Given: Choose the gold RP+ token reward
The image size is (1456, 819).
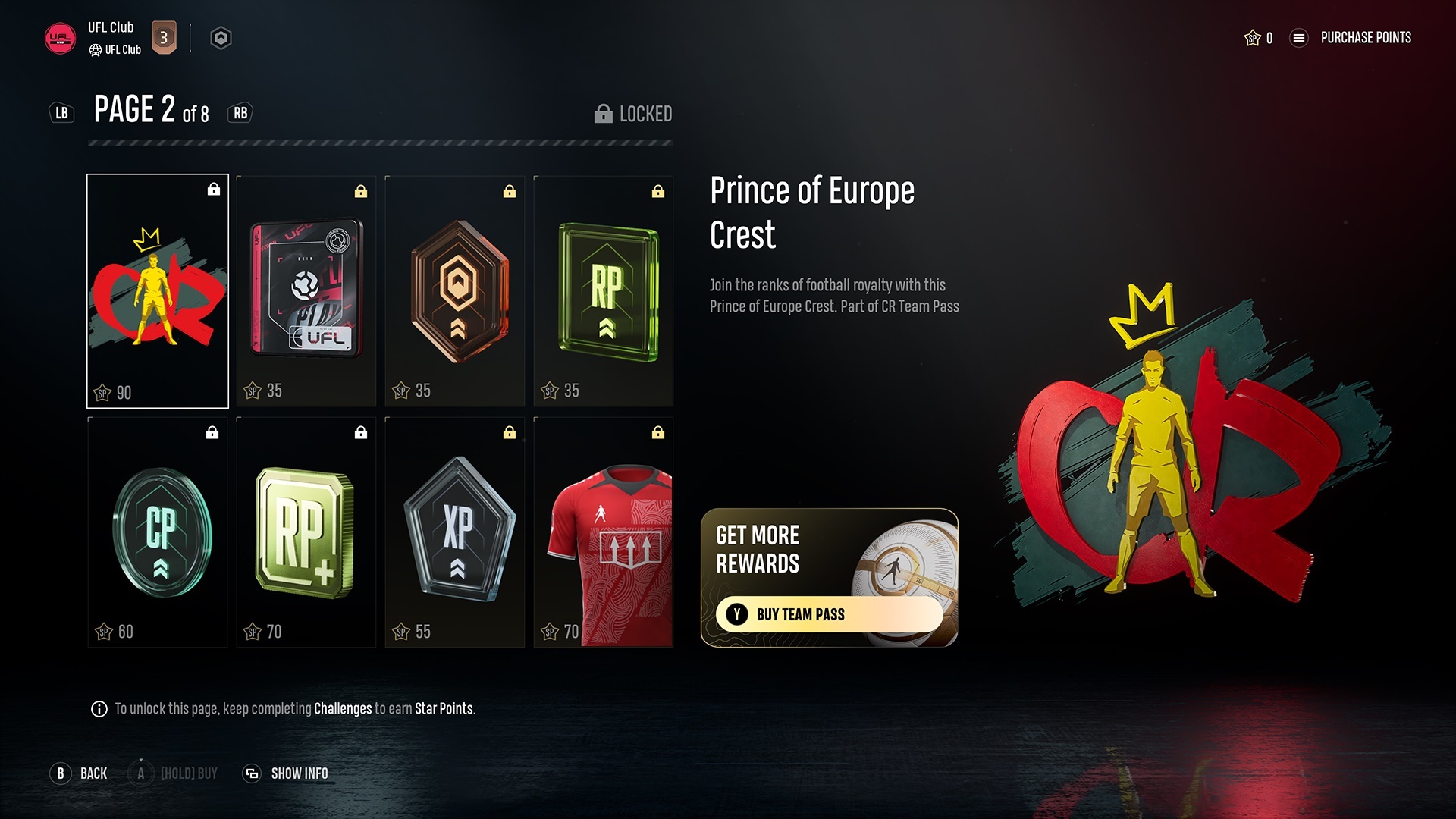Looking at the screenshot, I should pyautogui.click(x=306, y=532).
